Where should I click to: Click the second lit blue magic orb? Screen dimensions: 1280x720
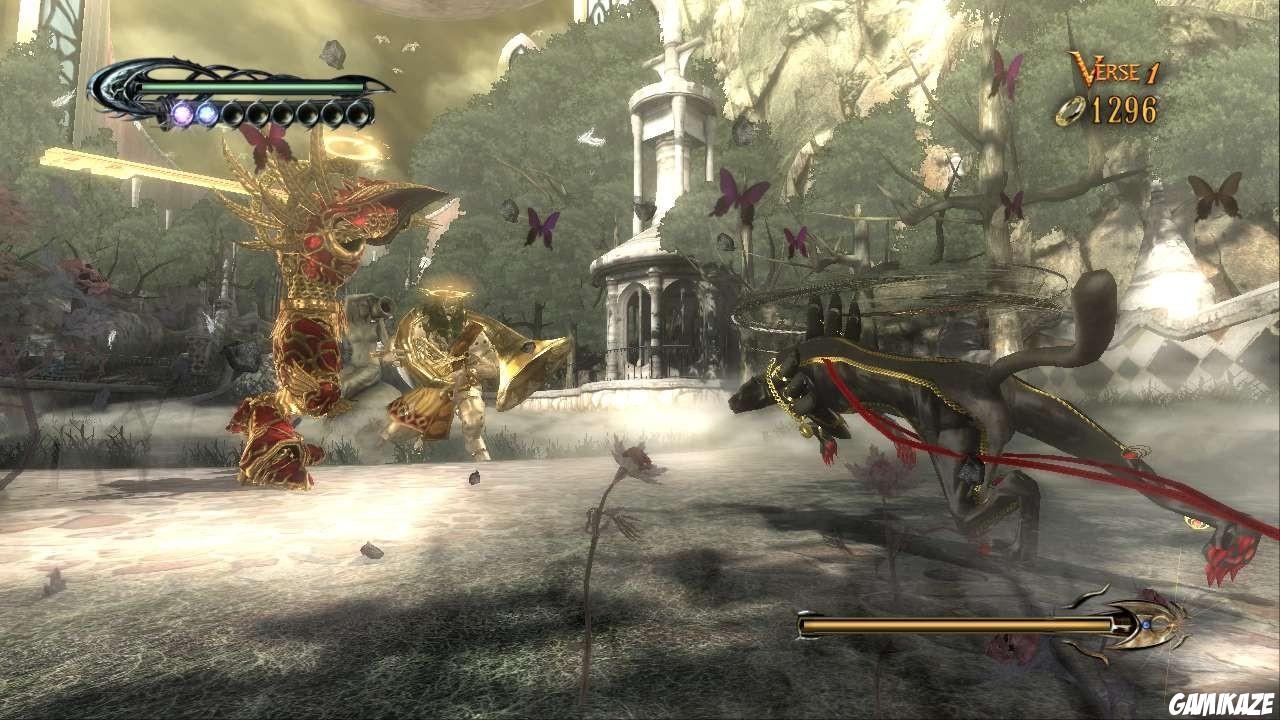click(209, 112)
